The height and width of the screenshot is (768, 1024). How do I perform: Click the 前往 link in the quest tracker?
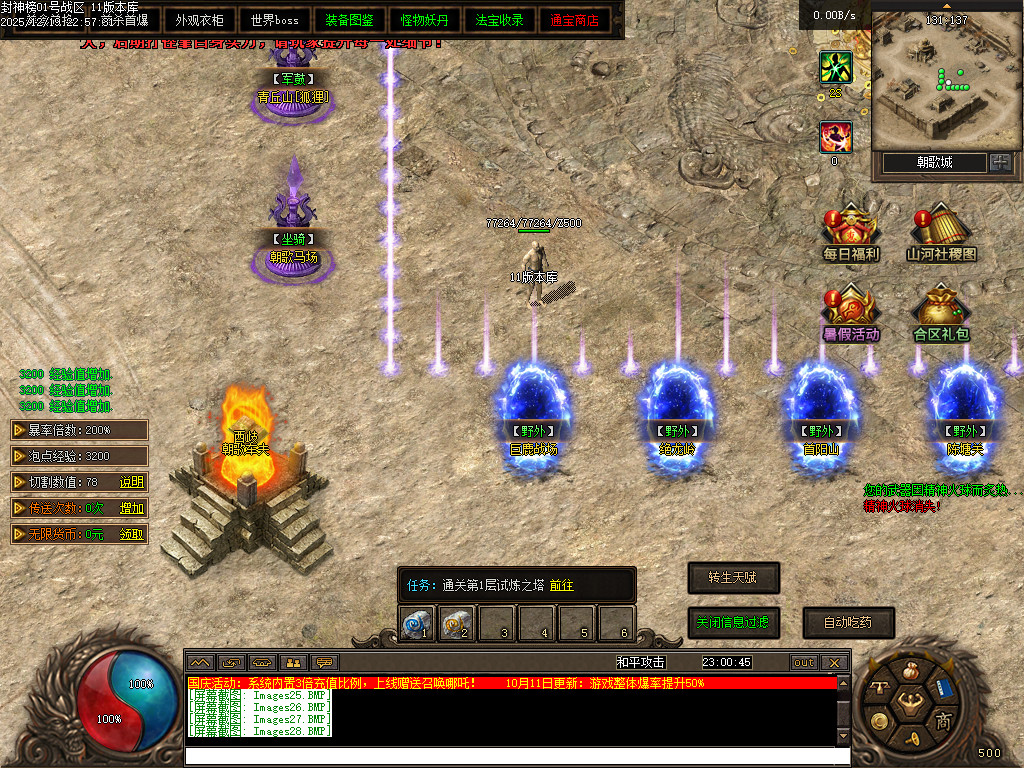[x=561, y=585]
